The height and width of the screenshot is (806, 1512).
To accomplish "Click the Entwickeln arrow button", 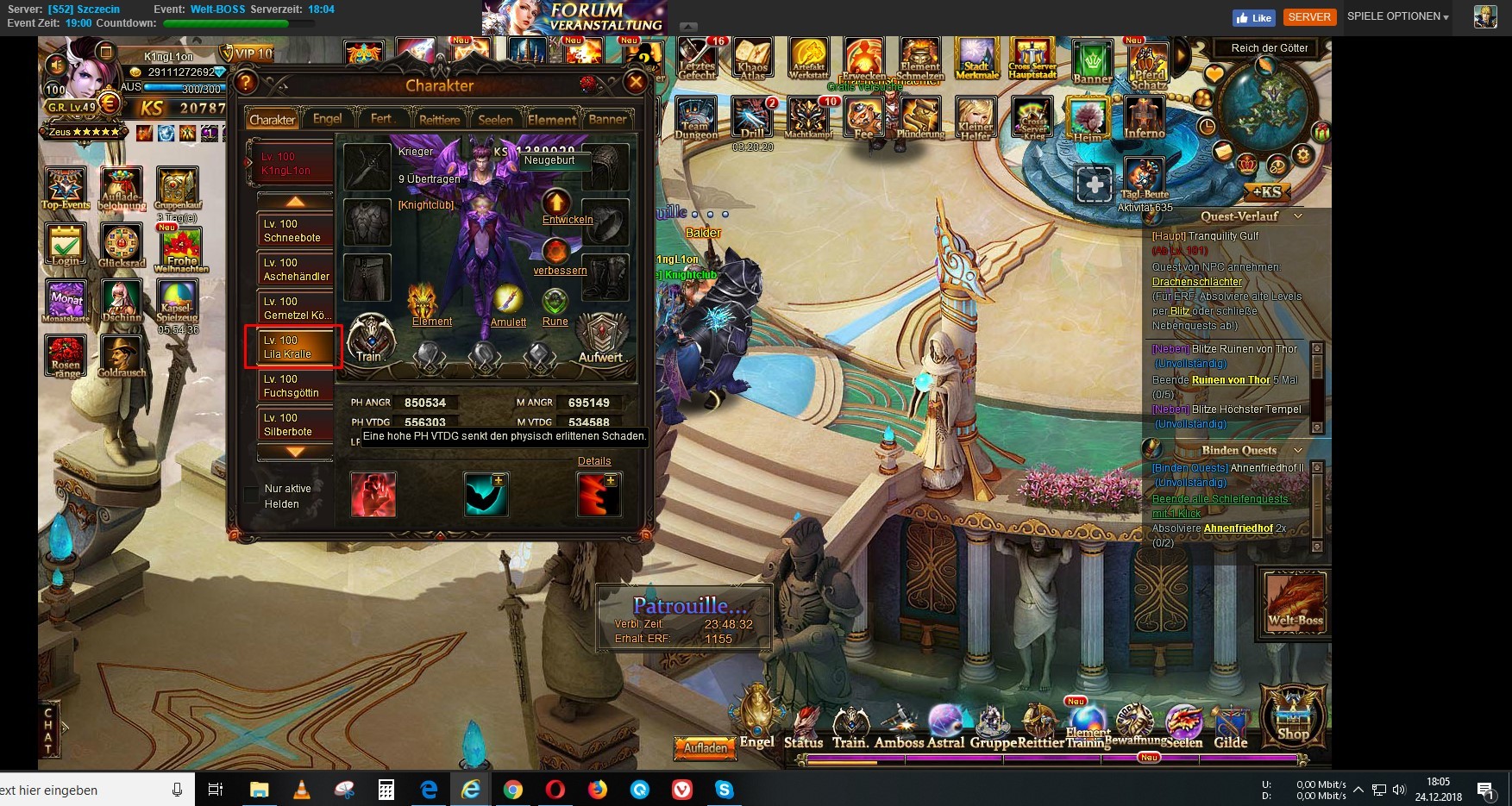I will (556, 203).
